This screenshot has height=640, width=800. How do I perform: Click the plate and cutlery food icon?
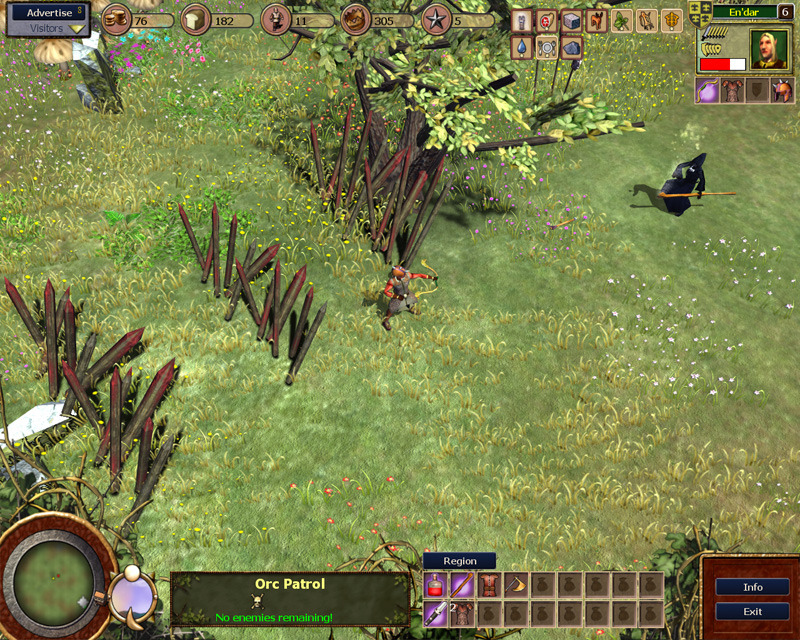[x=546, y=47]
